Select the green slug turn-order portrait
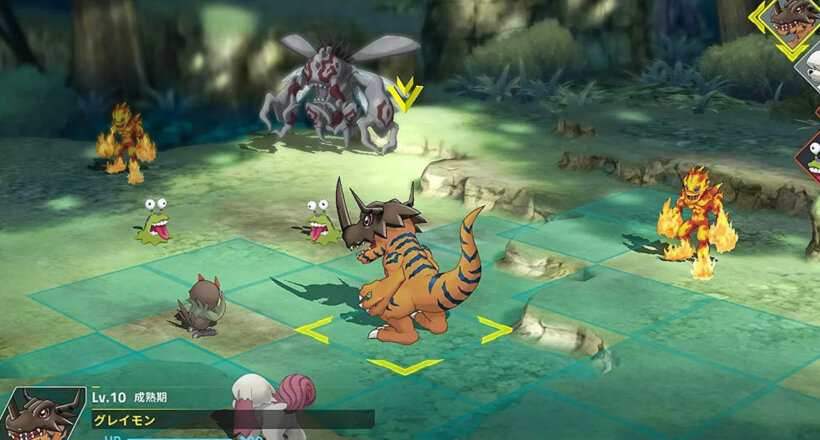820x440 pixels. 811,158
